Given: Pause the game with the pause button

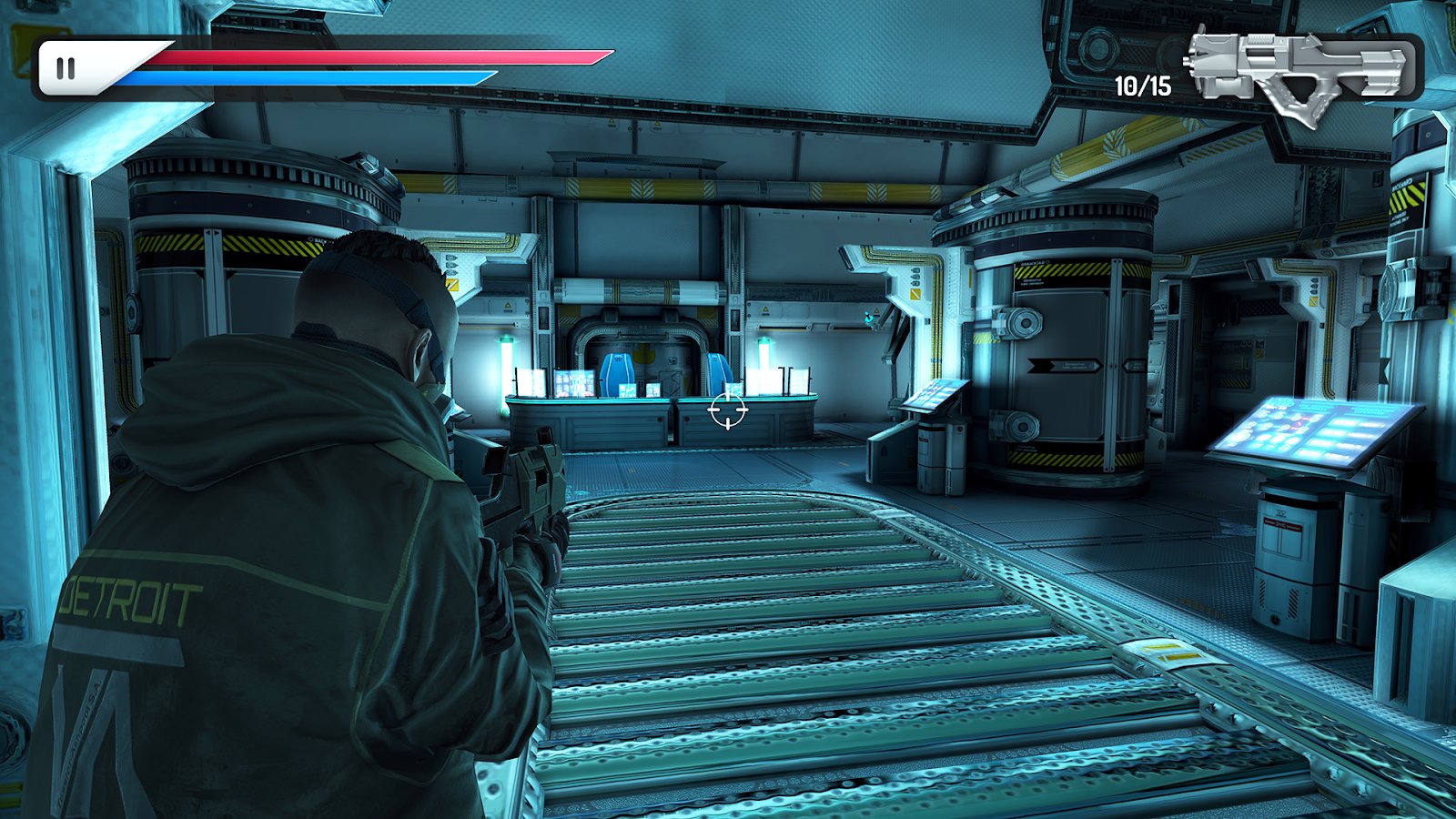Looking at the screenshot, I should (66, 68).
